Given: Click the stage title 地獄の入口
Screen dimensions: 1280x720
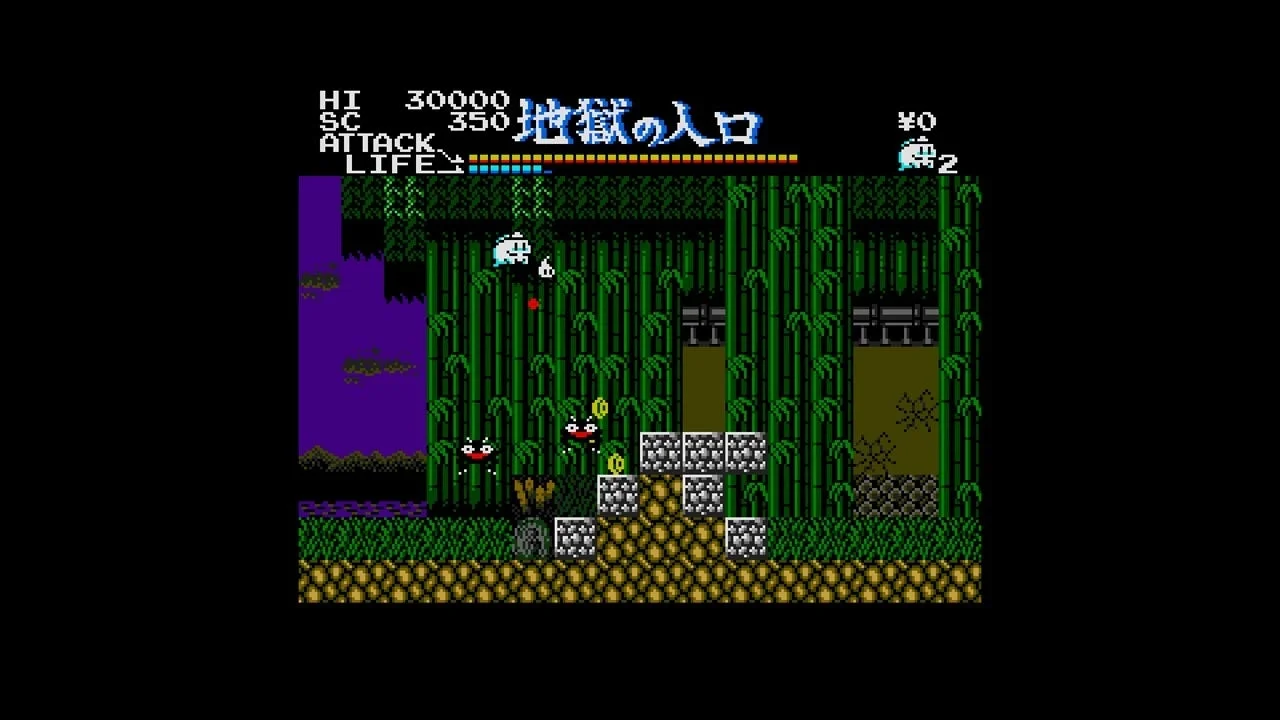Looking at the screenshot, I should coord(640,120).
